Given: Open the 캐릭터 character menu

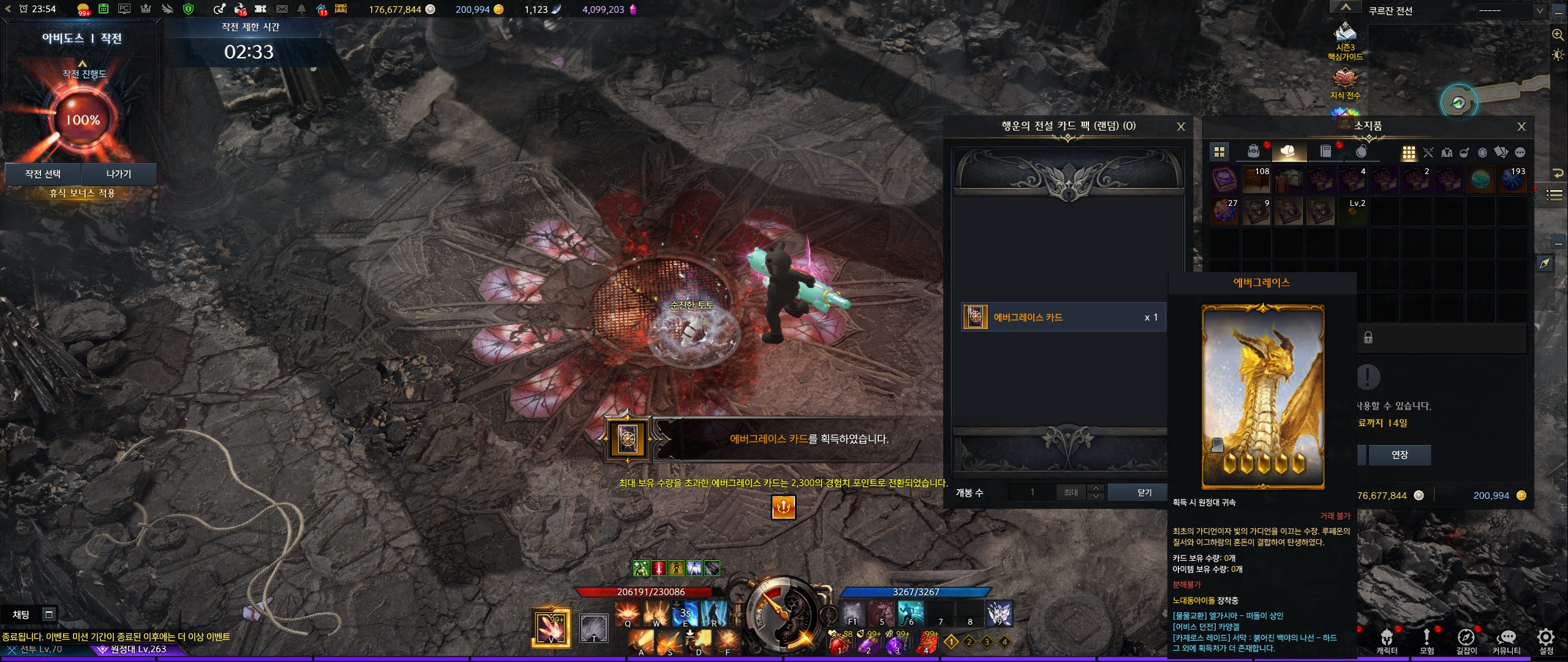Looking at the screenshot, I should [1387, 639].
